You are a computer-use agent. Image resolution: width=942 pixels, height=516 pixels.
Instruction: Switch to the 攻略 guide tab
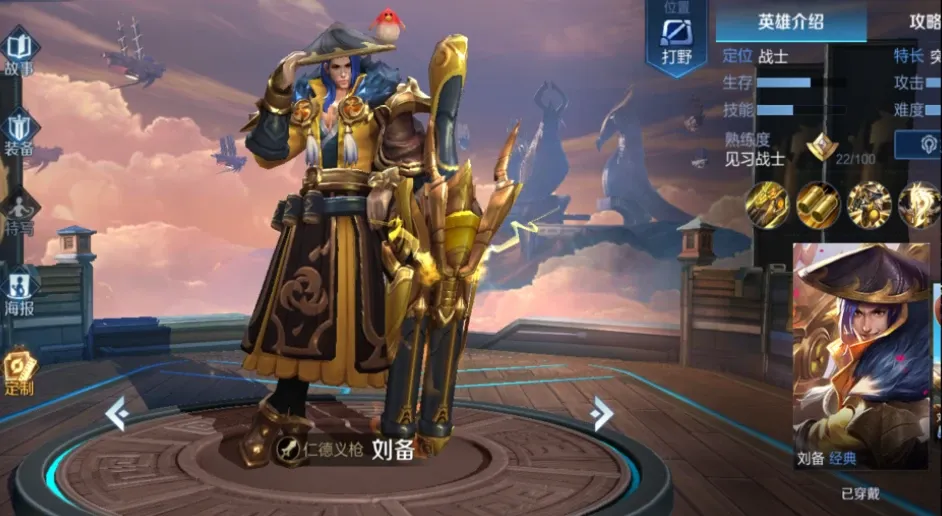click(x=924, y=21)
